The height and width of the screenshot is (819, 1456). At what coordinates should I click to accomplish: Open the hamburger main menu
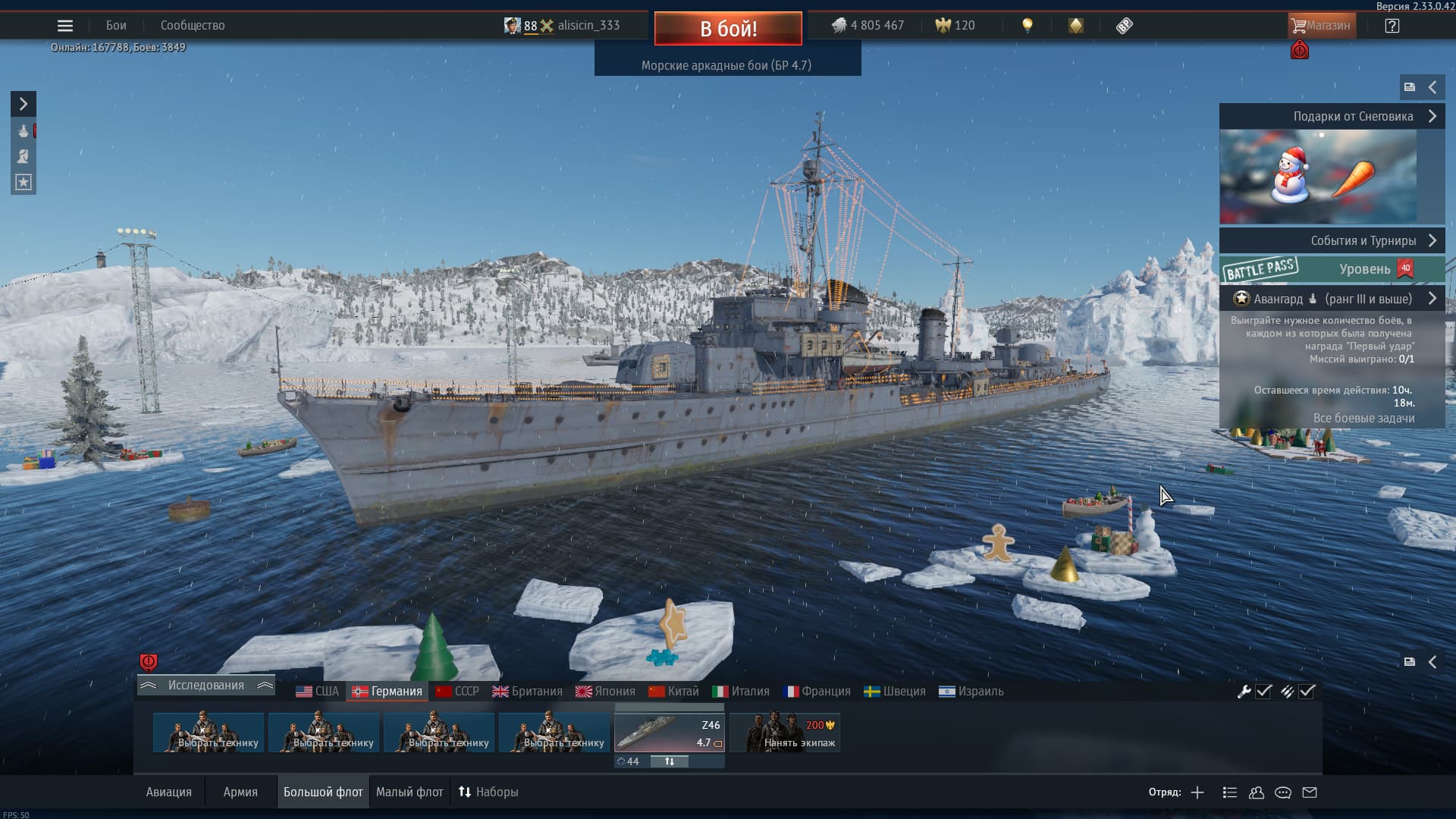tap(65, 26)
